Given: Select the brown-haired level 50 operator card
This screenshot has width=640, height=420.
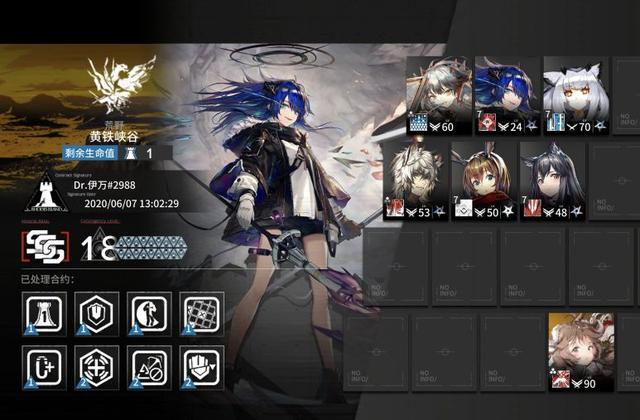Looking at the screenshot, I should [482, 180].
